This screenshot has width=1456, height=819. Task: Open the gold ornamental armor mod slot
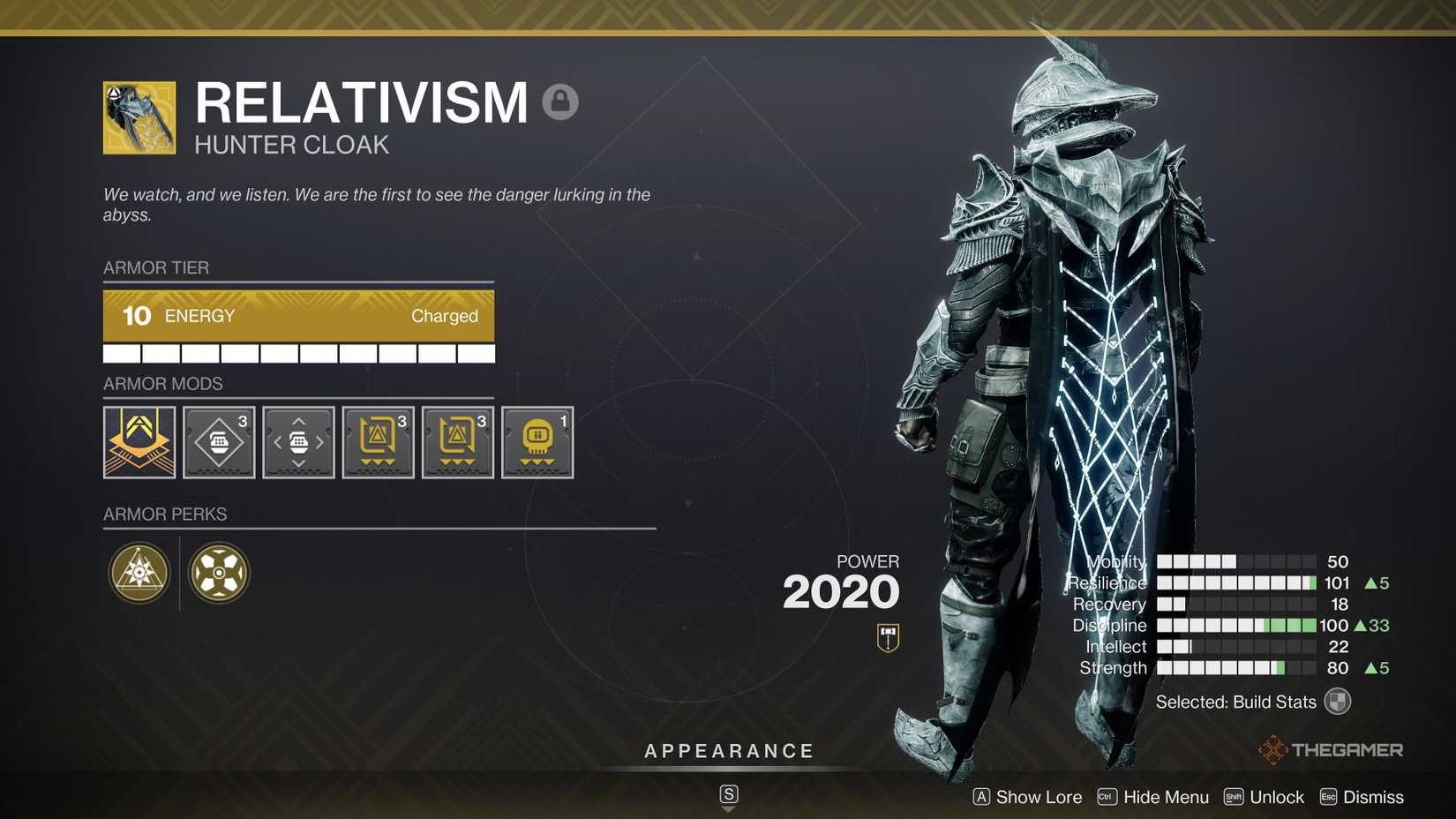[139, 442]
